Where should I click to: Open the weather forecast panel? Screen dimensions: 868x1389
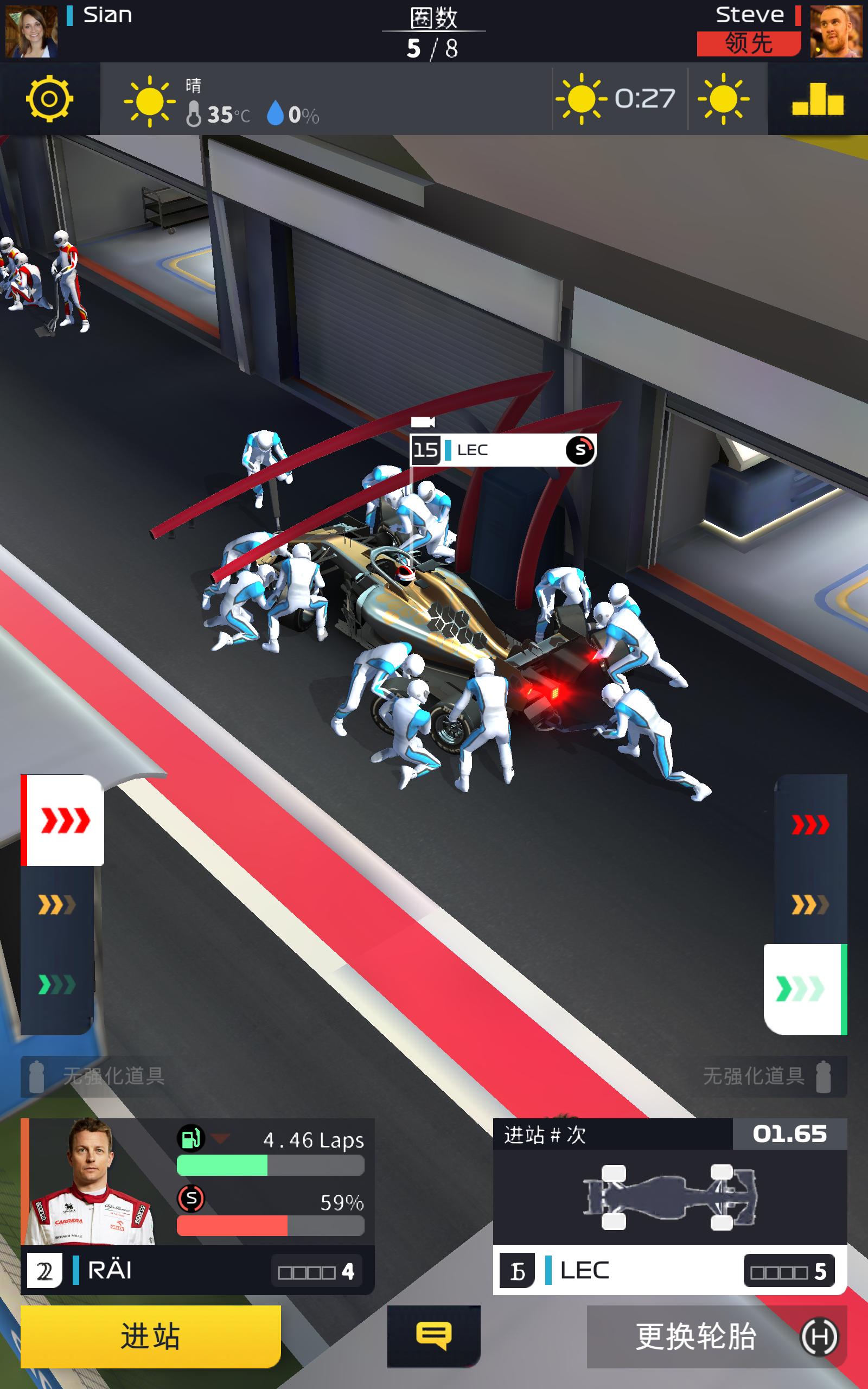[x=652, y=99]
